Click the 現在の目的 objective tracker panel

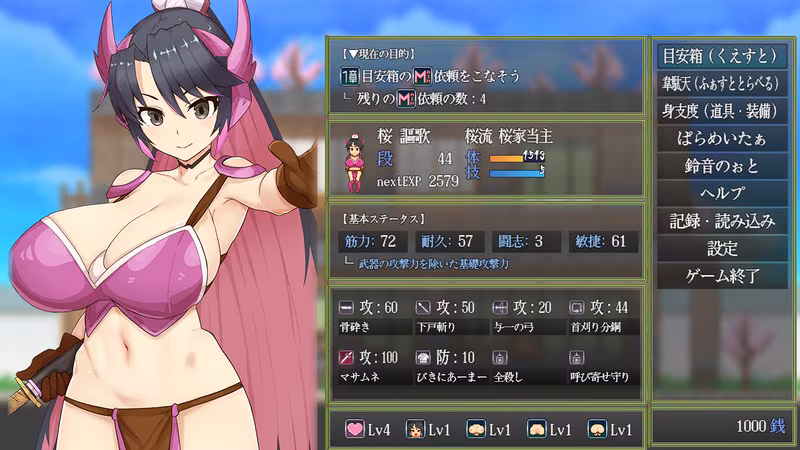click(x=487, y=76)
